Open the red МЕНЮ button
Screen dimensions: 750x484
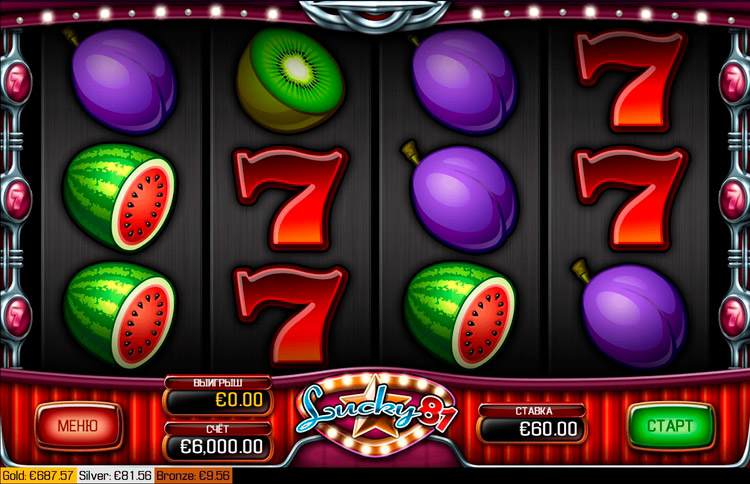pos(78,425)
